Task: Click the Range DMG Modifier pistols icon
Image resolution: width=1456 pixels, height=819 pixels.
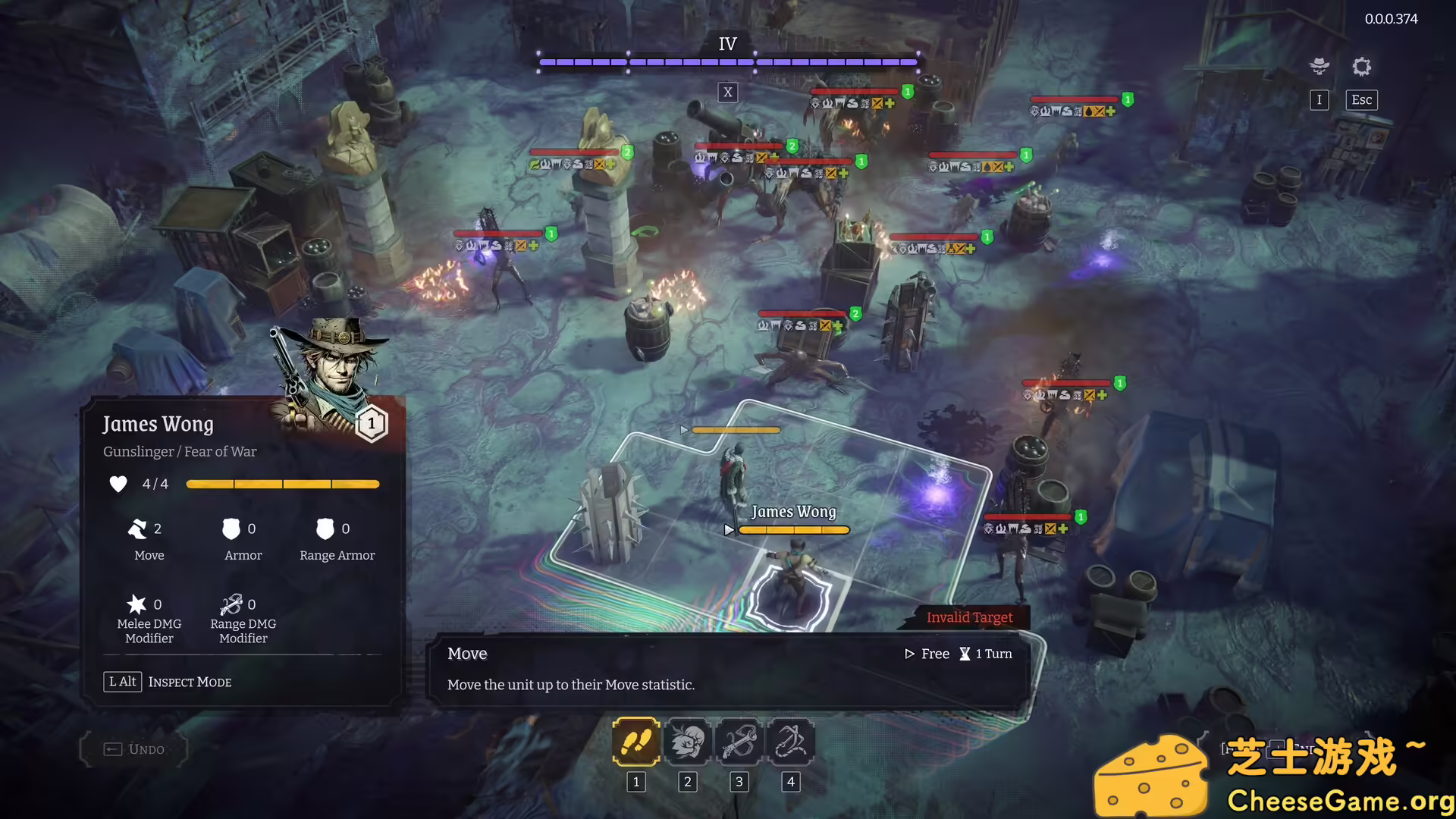Action: [231, 604]
